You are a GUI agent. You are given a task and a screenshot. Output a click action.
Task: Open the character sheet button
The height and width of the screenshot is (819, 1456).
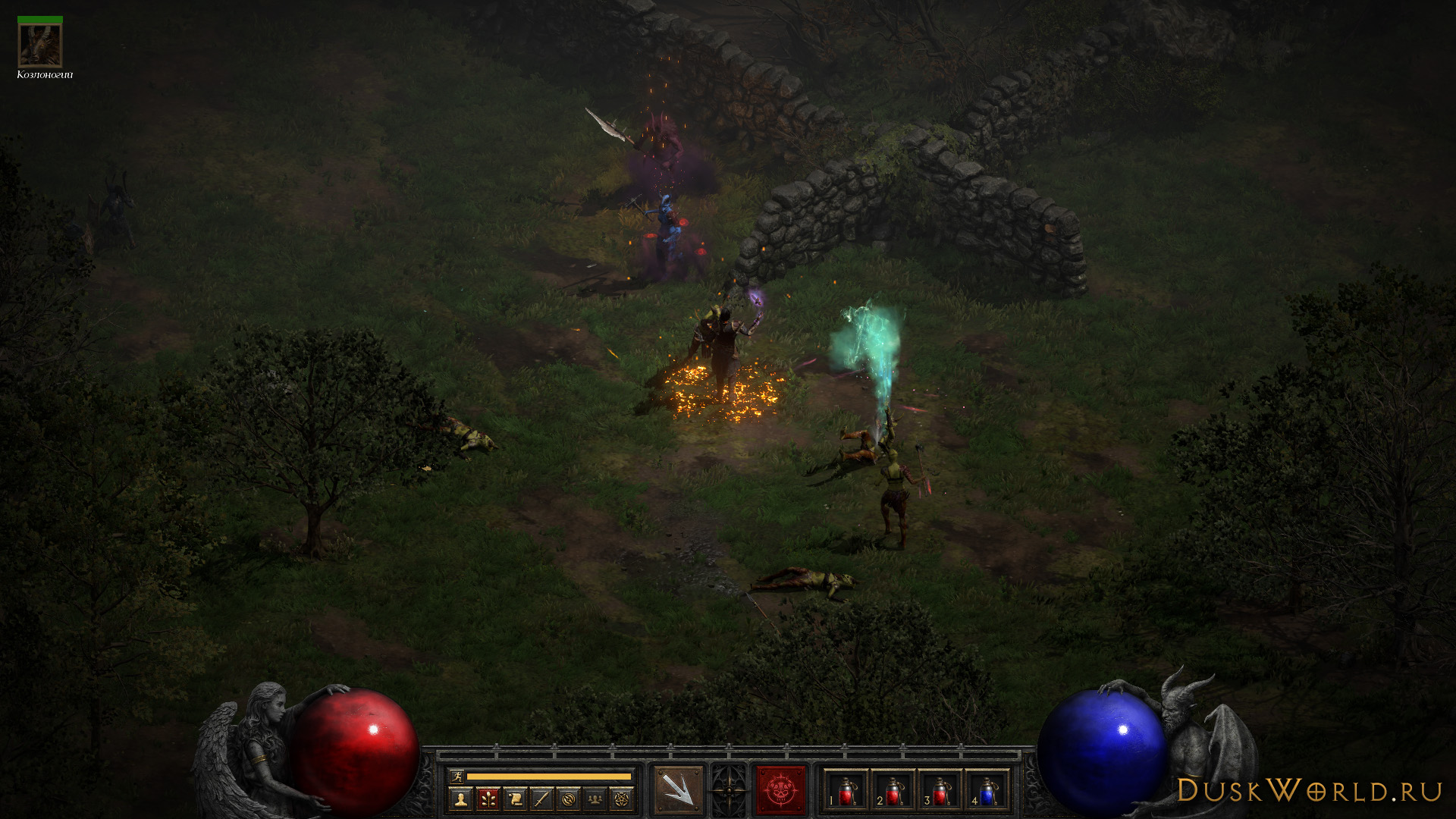pyautogui.click(x=460, y=799)
